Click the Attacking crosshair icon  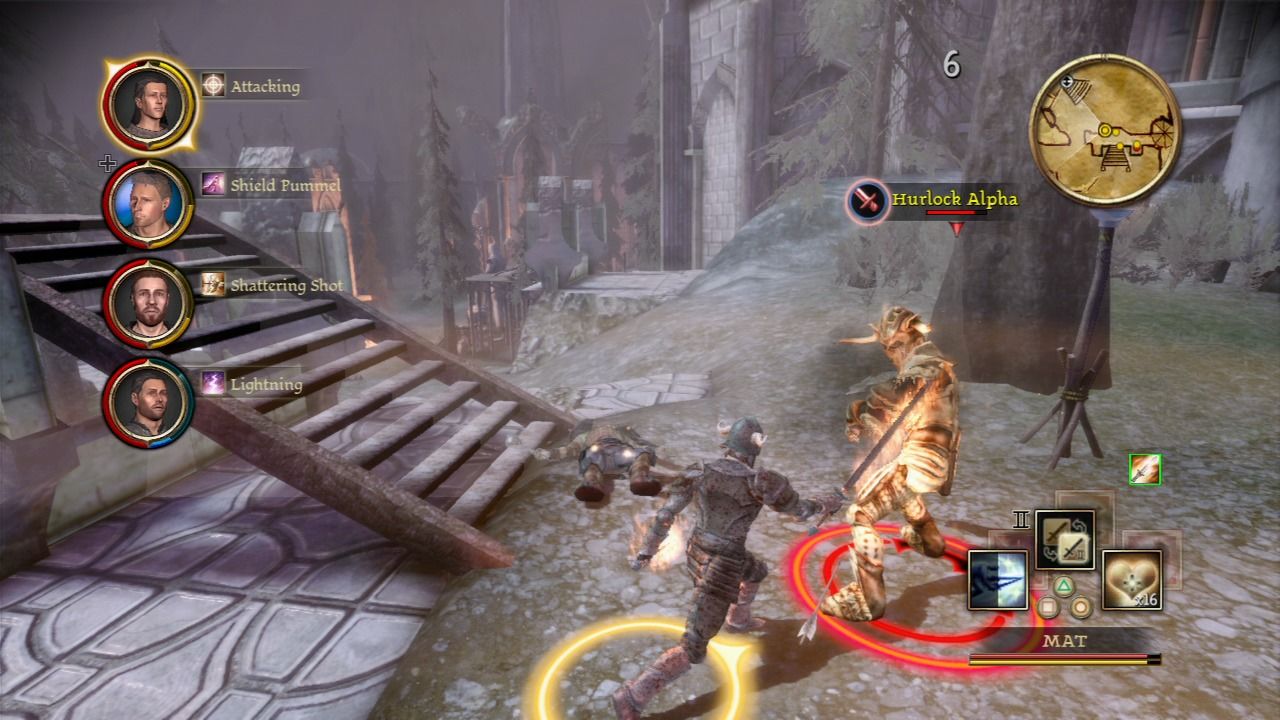[210, 86]
